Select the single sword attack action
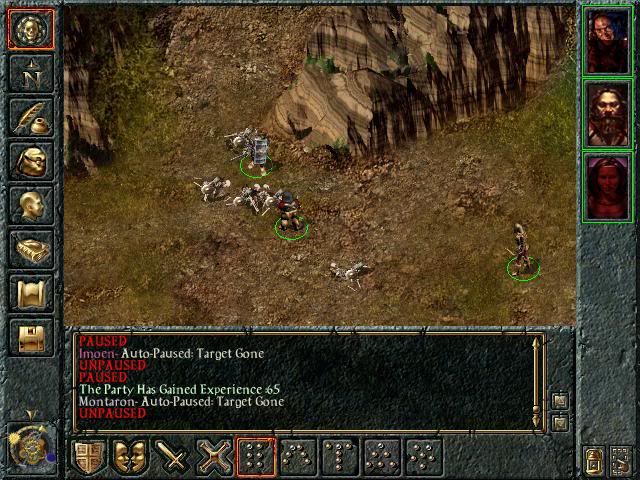This screenshot has width=640, height=480. coord(174,457)
